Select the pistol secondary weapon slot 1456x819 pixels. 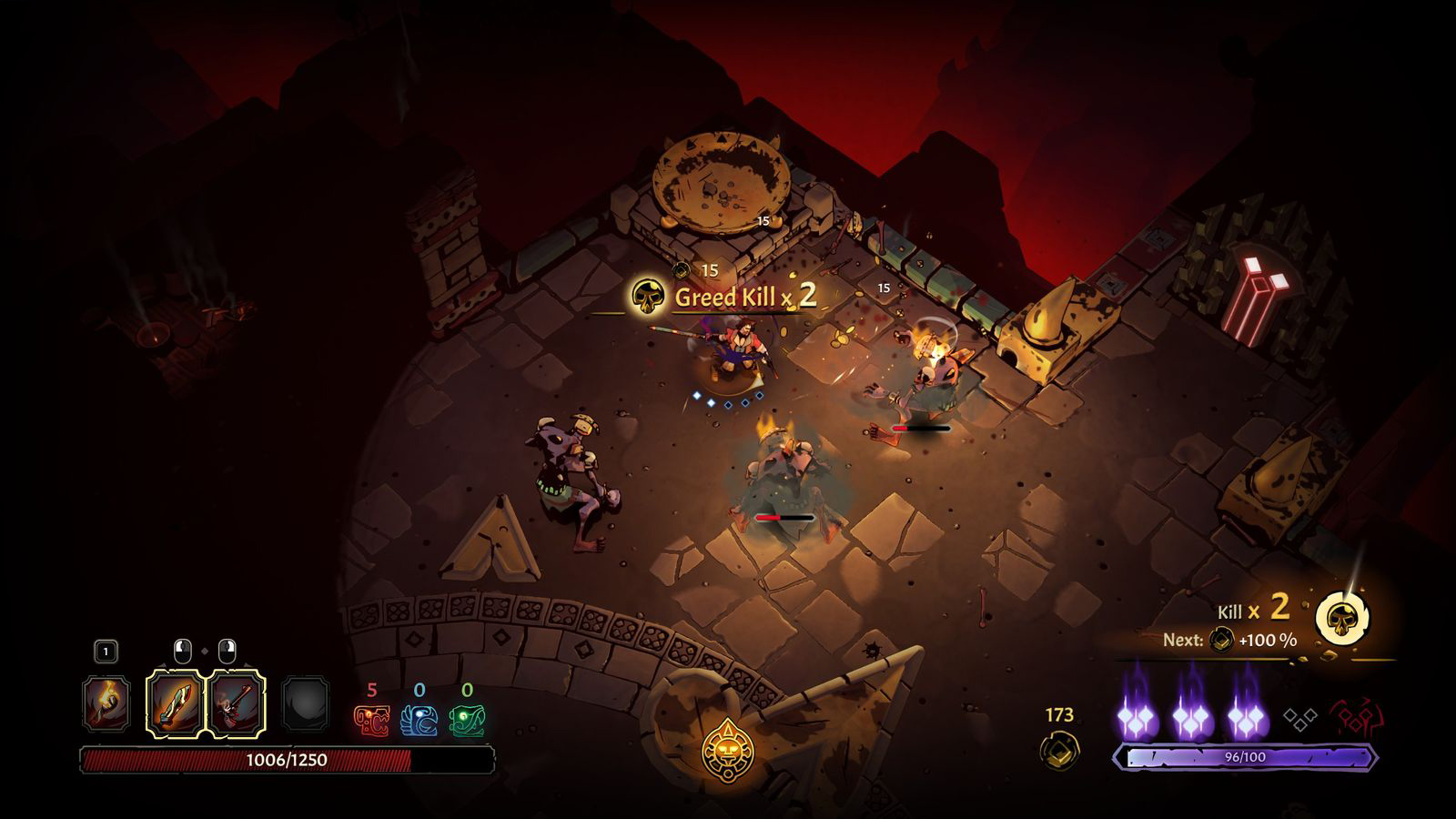238,703
